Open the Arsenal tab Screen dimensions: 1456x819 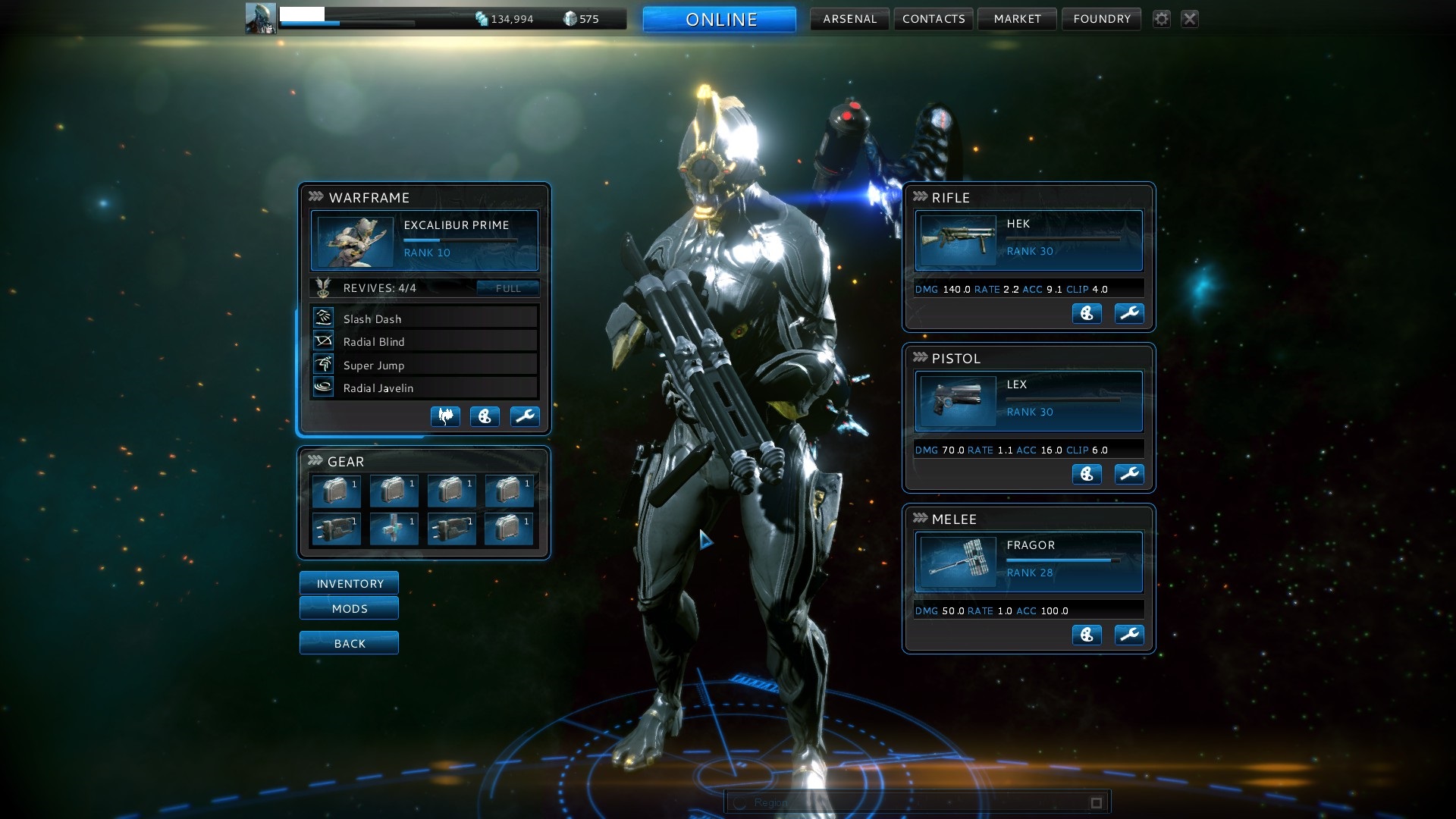pyautogui.click(x=849, y=19)
